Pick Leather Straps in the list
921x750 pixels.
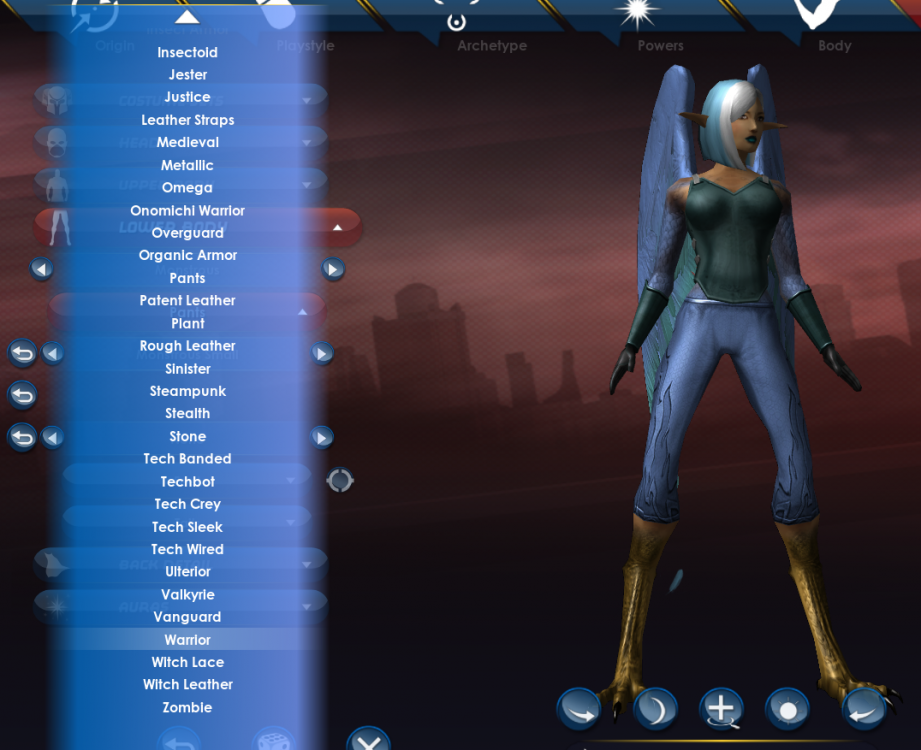click(x=187, y=120)
